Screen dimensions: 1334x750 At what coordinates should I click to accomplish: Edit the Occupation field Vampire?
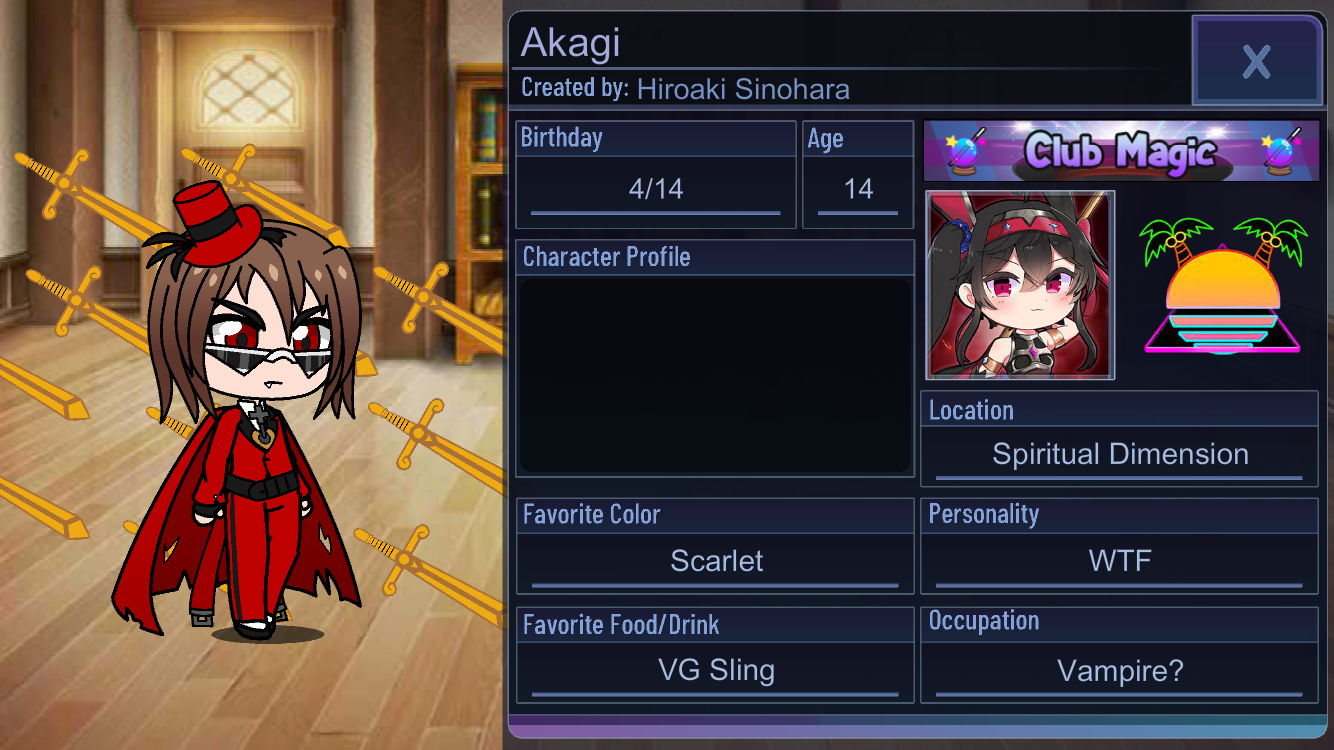pyautogui.click(x=1119, y=671)
